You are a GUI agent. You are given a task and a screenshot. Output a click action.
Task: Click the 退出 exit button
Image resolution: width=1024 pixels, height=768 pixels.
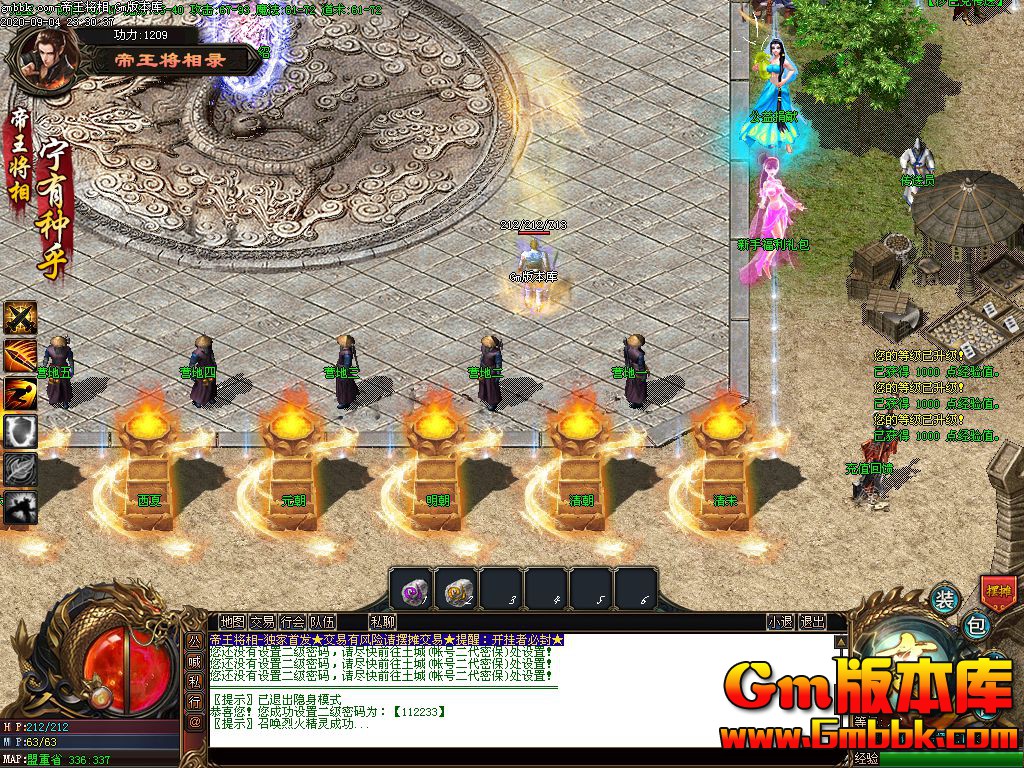[x=813, y=622]
